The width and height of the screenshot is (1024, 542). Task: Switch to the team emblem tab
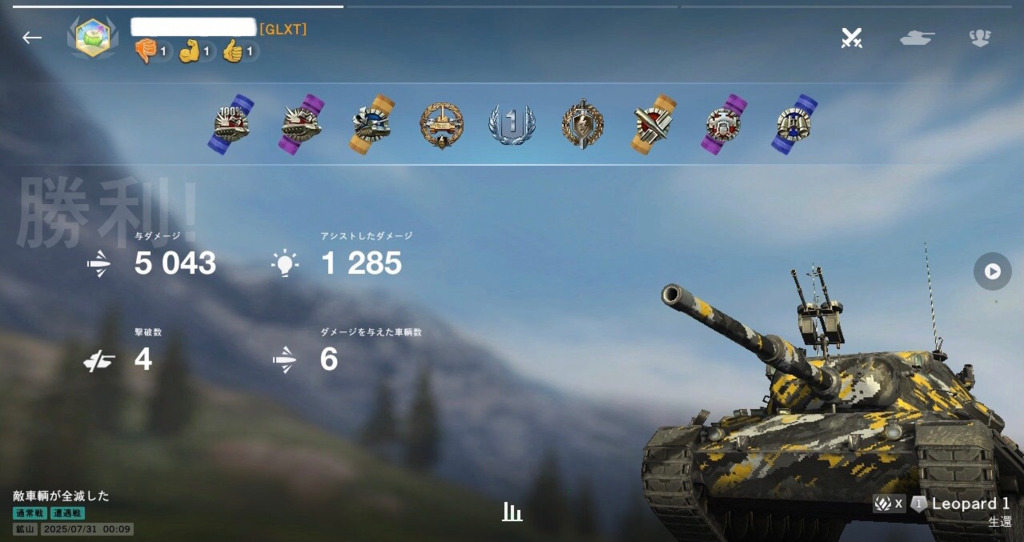coord(980,38)
